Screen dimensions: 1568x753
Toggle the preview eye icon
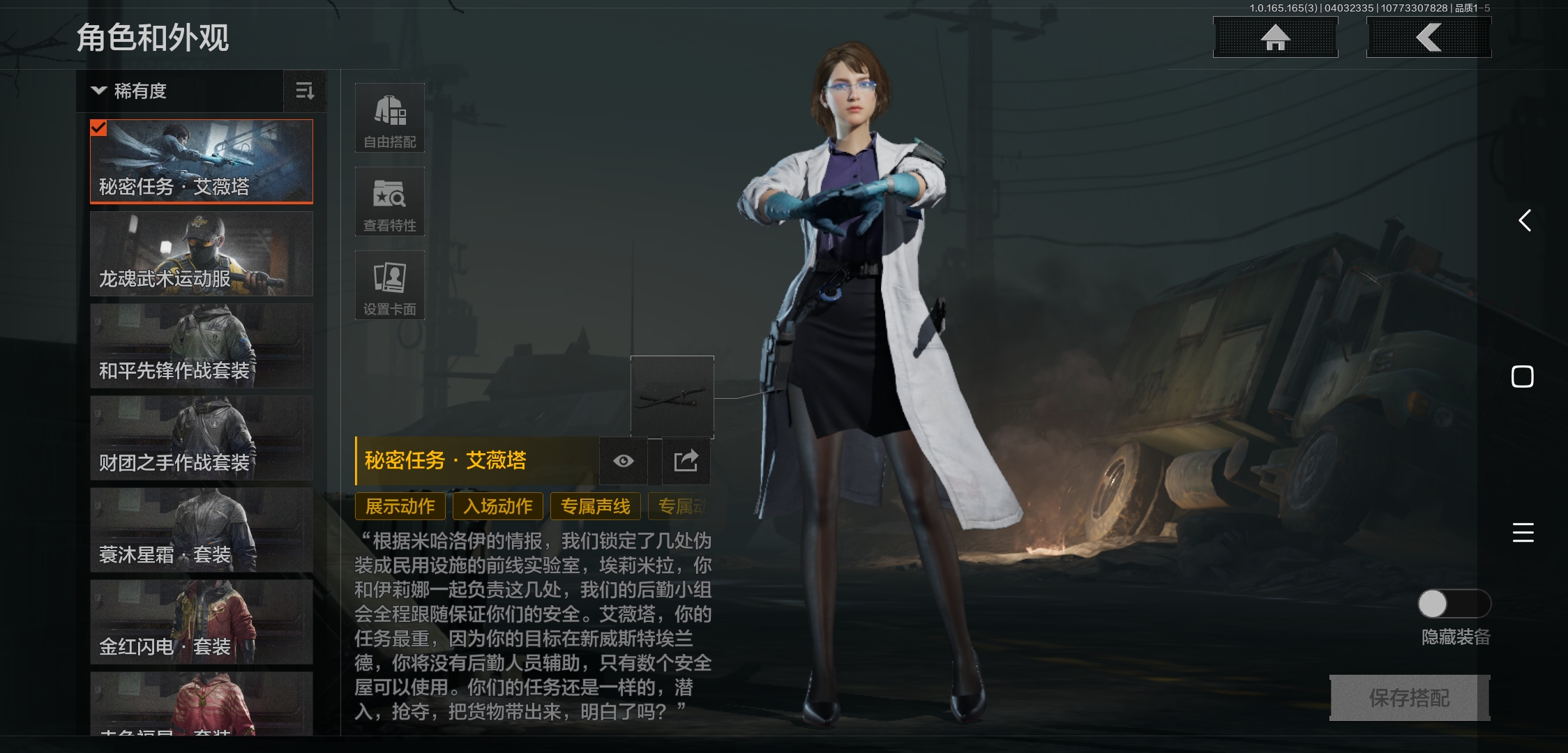pos(623,461)
